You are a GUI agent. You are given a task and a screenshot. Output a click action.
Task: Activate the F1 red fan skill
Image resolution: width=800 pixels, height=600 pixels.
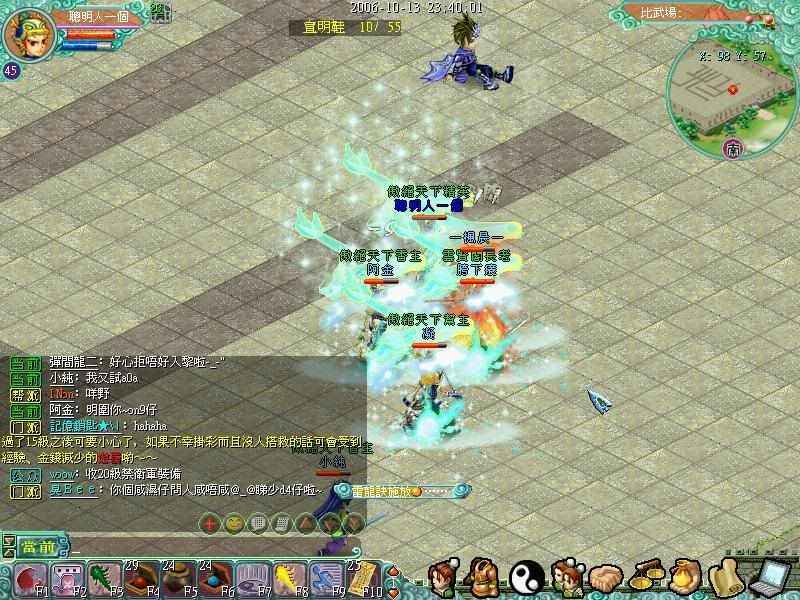tap(28, 578)
